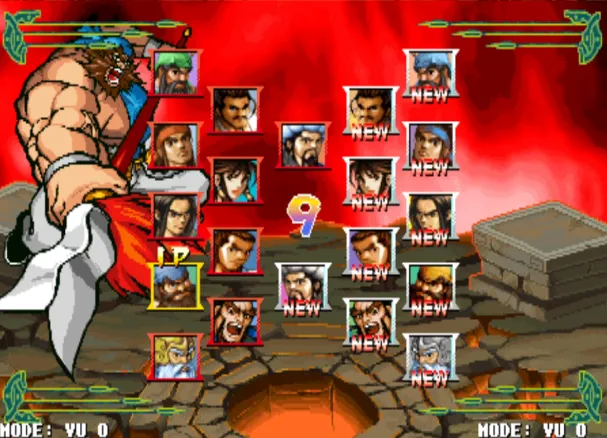The height and width of the screenshot is (438, 607).
Task: Choose the blonde-bearded helmeted old man portrait
Action: pos(176,356)
